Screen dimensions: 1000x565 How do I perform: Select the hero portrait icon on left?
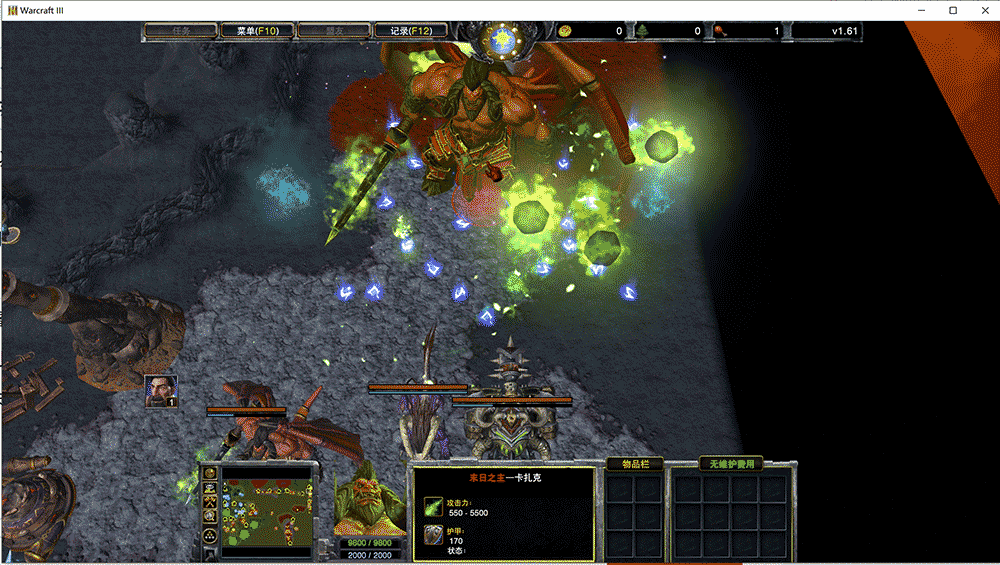pos(160,390)
